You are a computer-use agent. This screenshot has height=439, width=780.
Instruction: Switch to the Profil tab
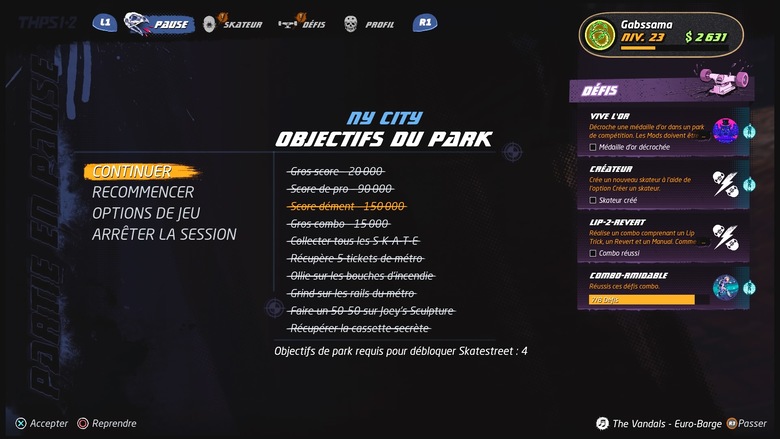tap(369, 23)
